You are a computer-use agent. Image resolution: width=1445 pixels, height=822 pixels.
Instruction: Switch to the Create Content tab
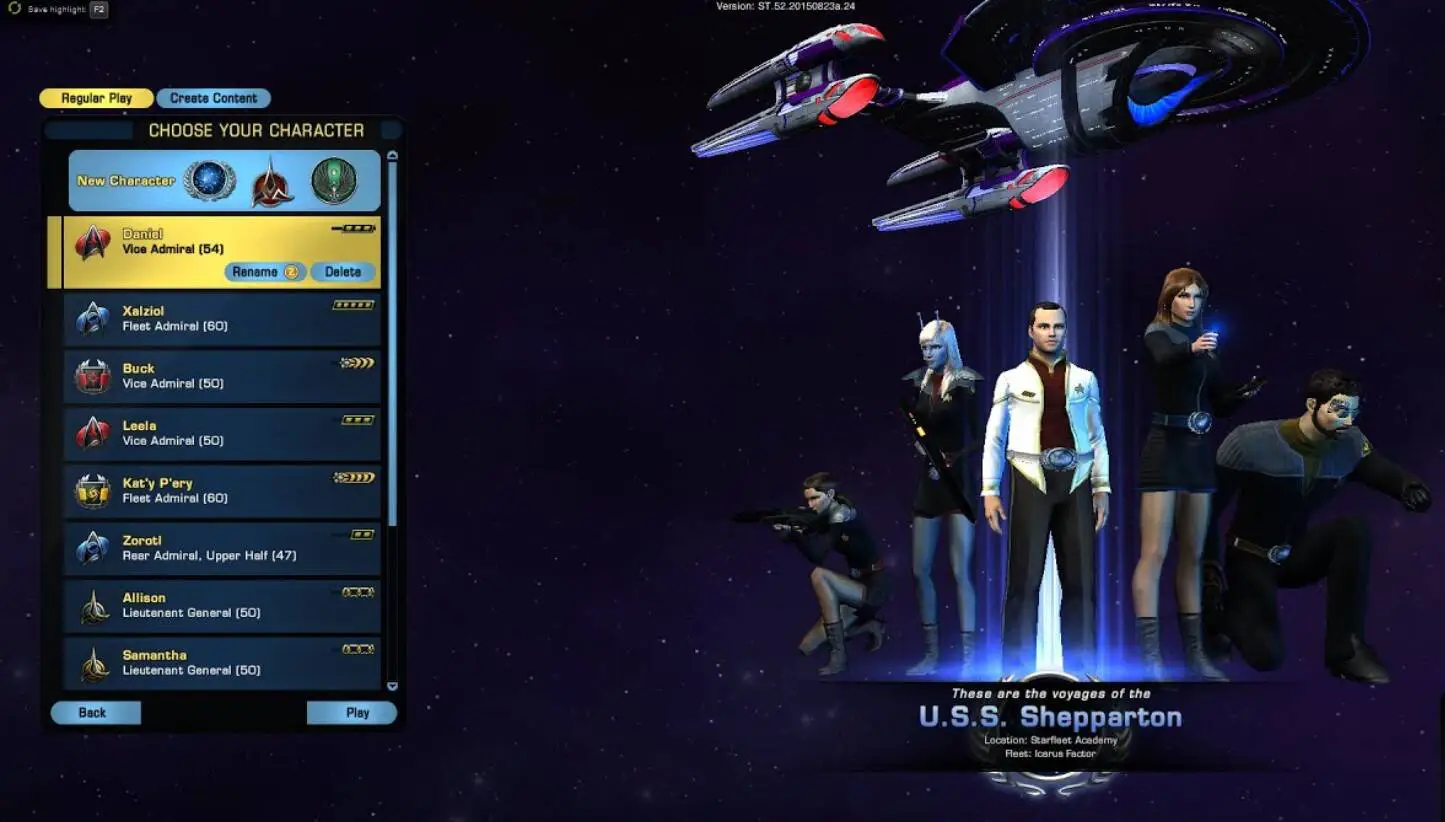click(213, 97)
